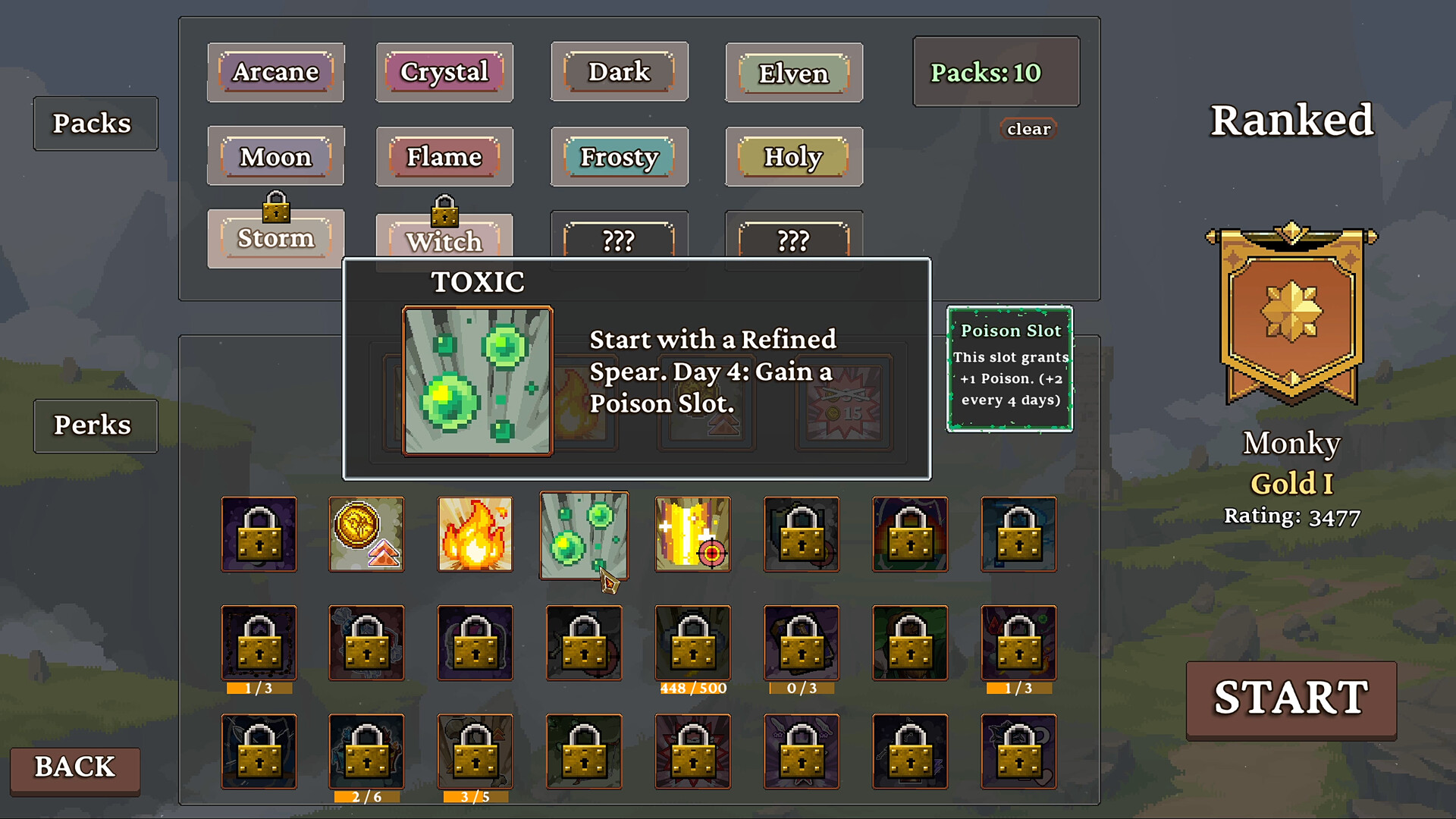
Task: Click the Poison Slot tooltip panel
Action: pos(1009,368)
